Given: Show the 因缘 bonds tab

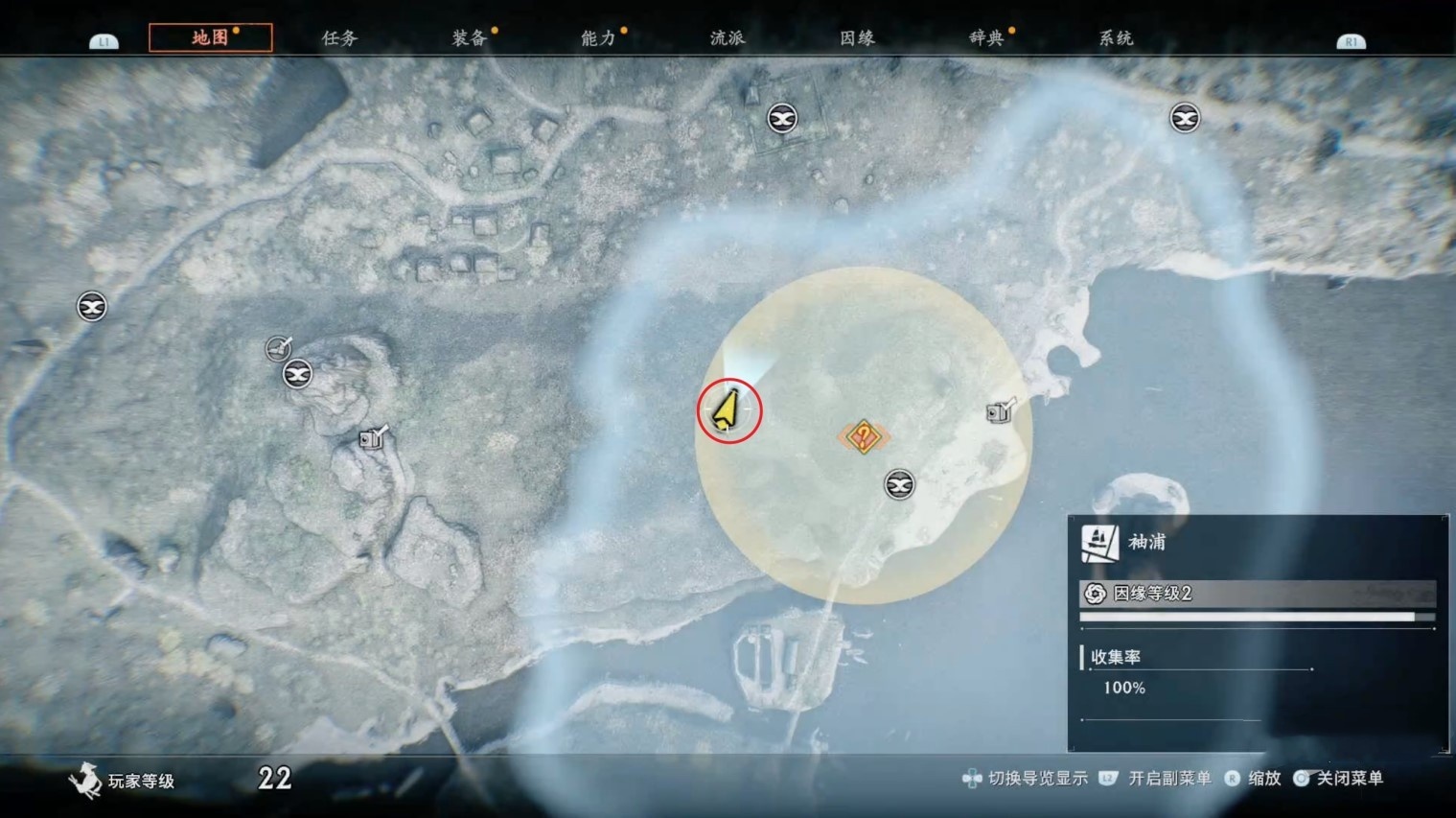Looking at the screenshot, I should click(857, 38).
